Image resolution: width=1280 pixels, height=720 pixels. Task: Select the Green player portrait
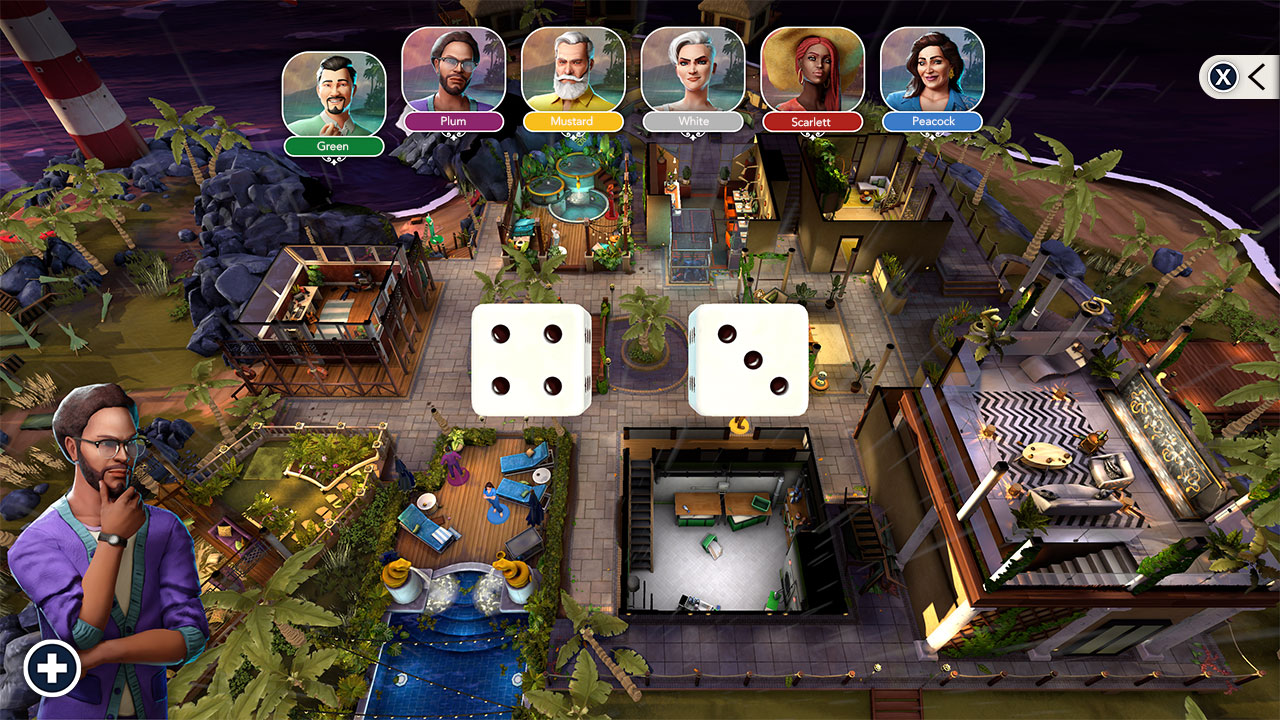coord(333,94)
